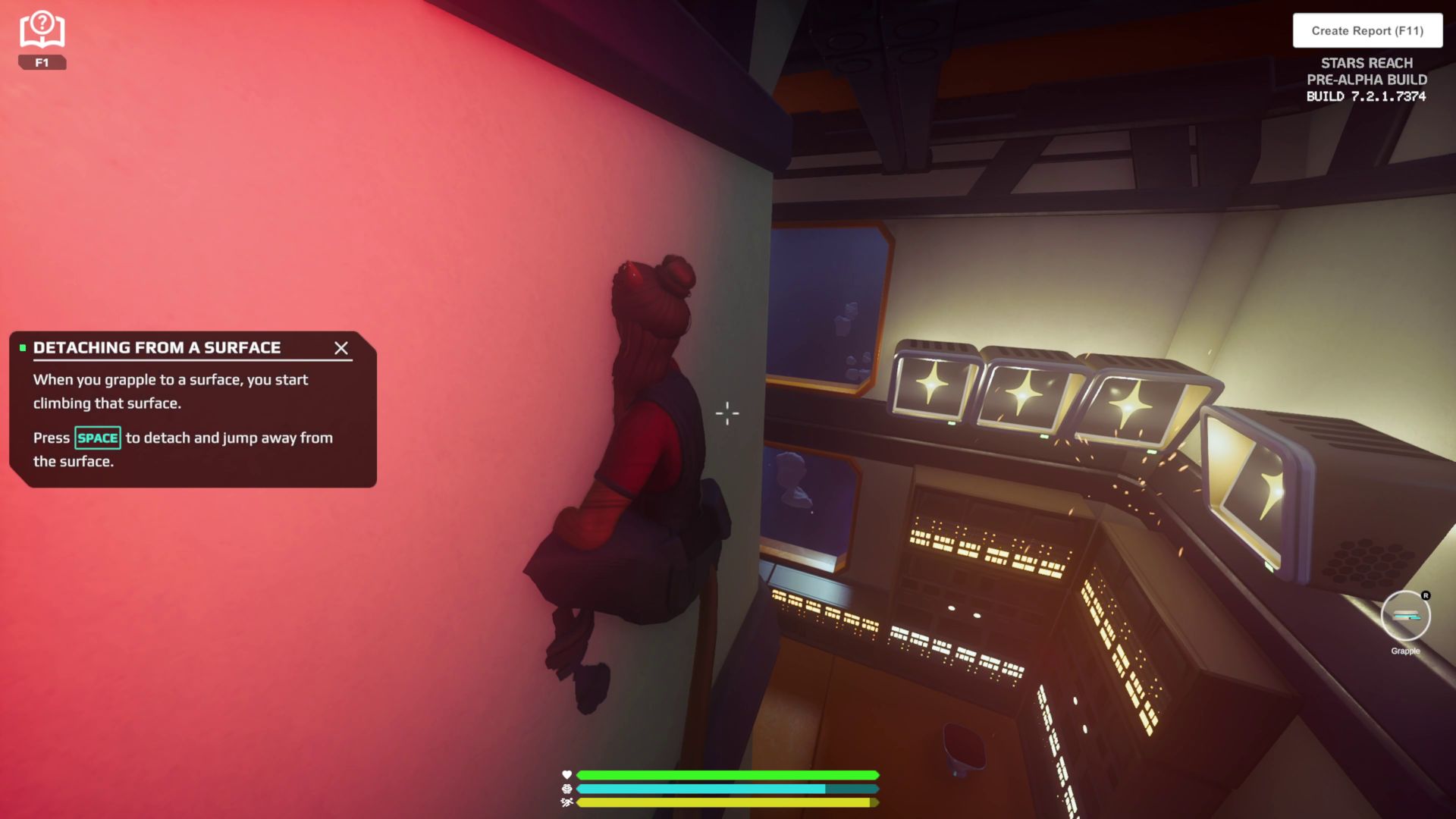Click the Create Report button

coord(1367,31)
